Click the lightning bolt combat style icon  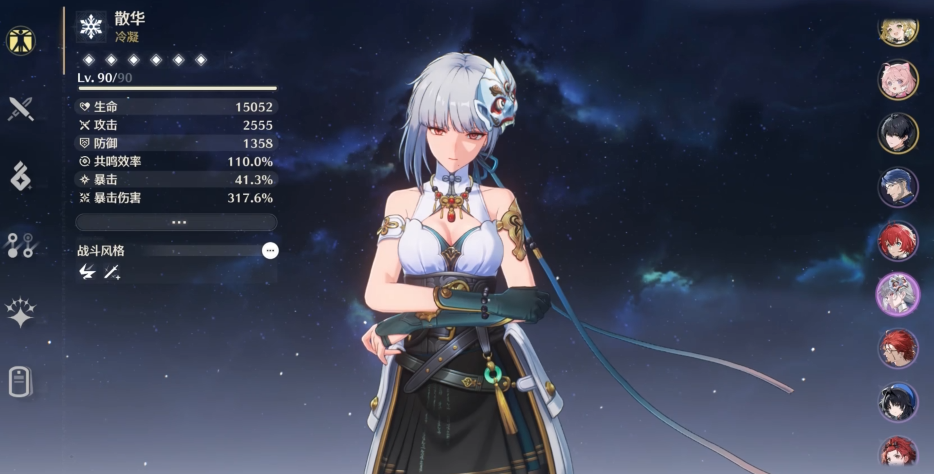click(x=87, y=272)
